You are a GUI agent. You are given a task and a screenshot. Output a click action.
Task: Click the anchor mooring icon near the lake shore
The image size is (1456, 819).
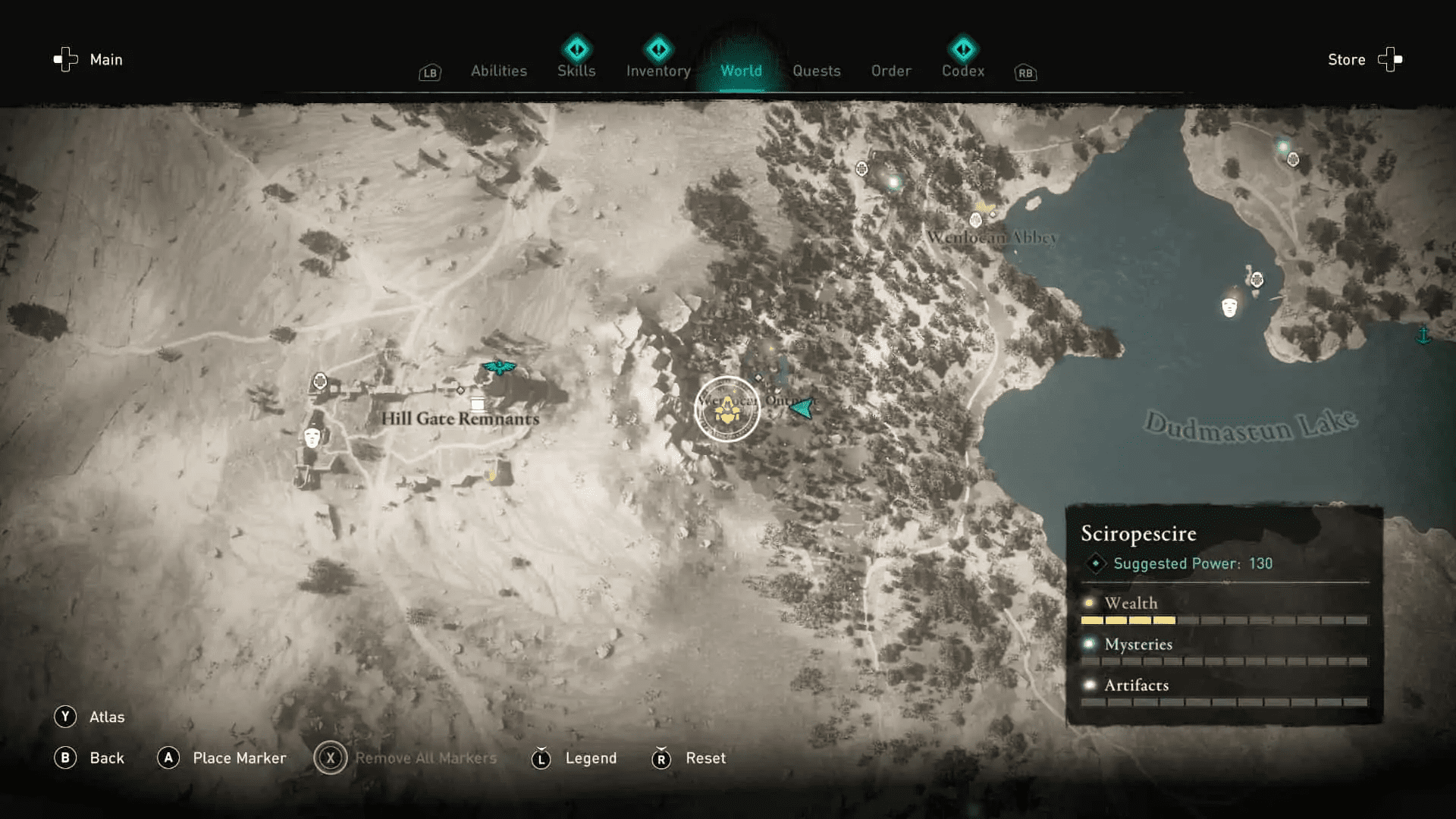coord(1423,335)
